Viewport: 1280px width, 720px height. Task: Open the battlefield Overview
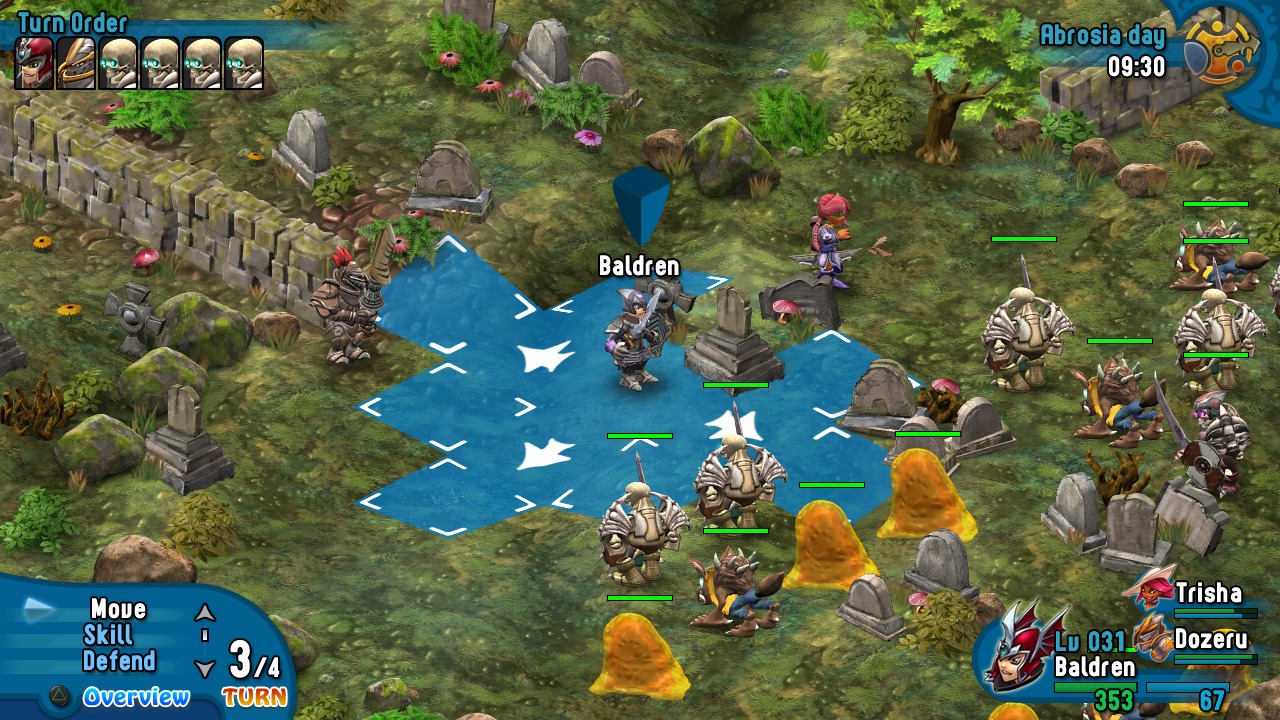[x=135, y=697]
